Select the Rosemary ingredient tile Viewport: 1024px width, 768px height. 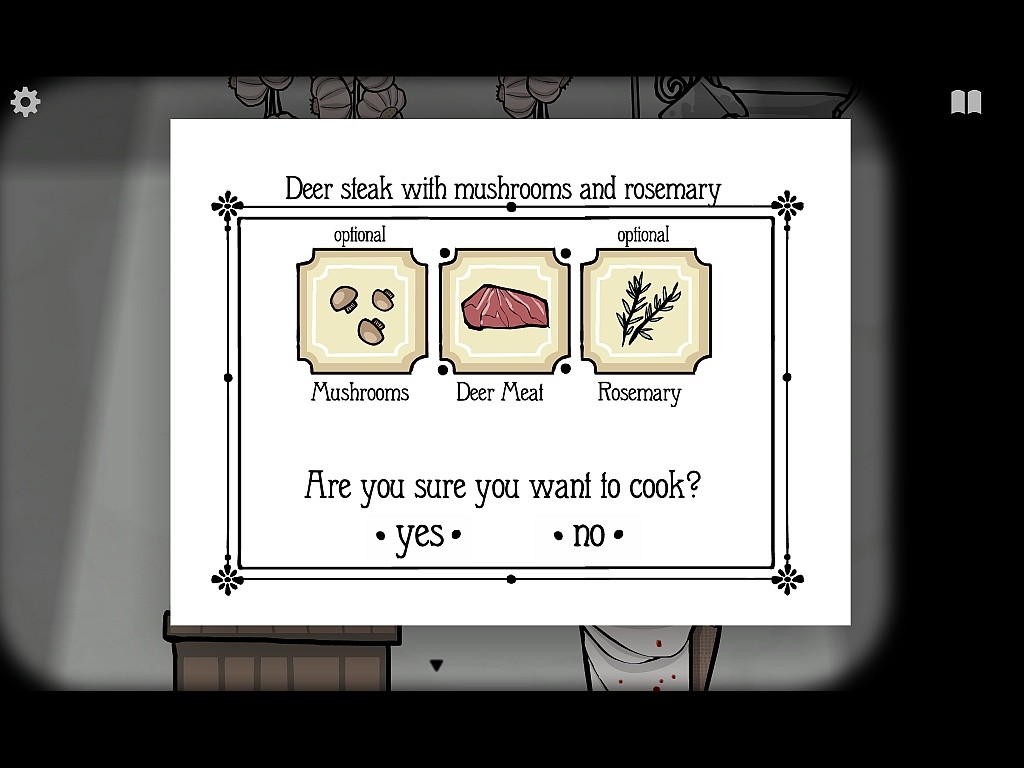[646, 311]
